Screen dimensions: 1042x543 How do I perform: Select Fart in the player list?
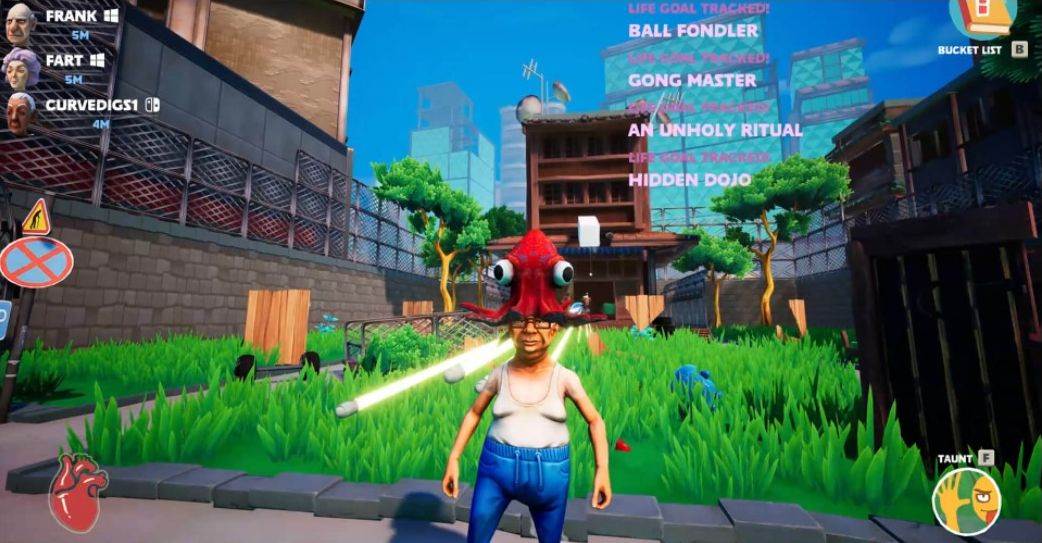64,61
